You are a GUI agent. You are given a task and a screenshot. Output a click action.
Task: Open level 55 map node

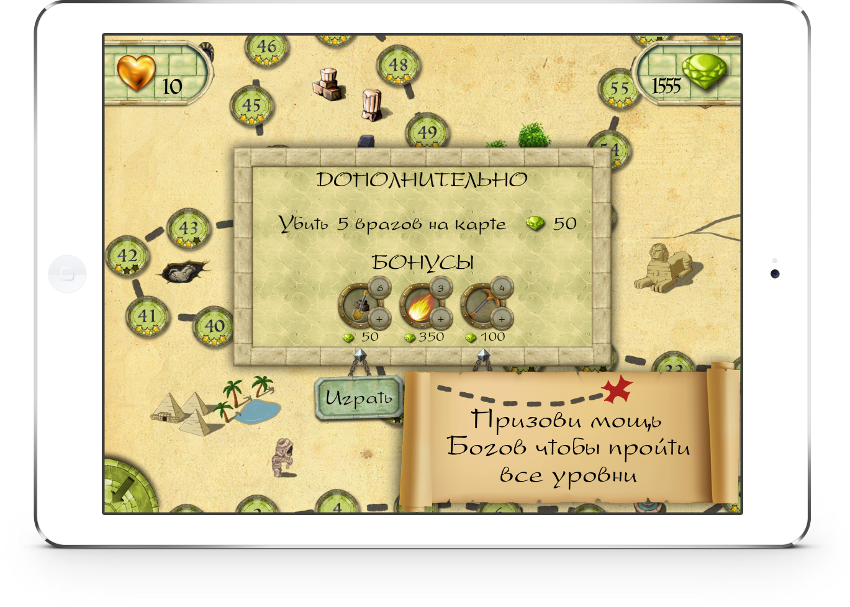pos(620,89)
